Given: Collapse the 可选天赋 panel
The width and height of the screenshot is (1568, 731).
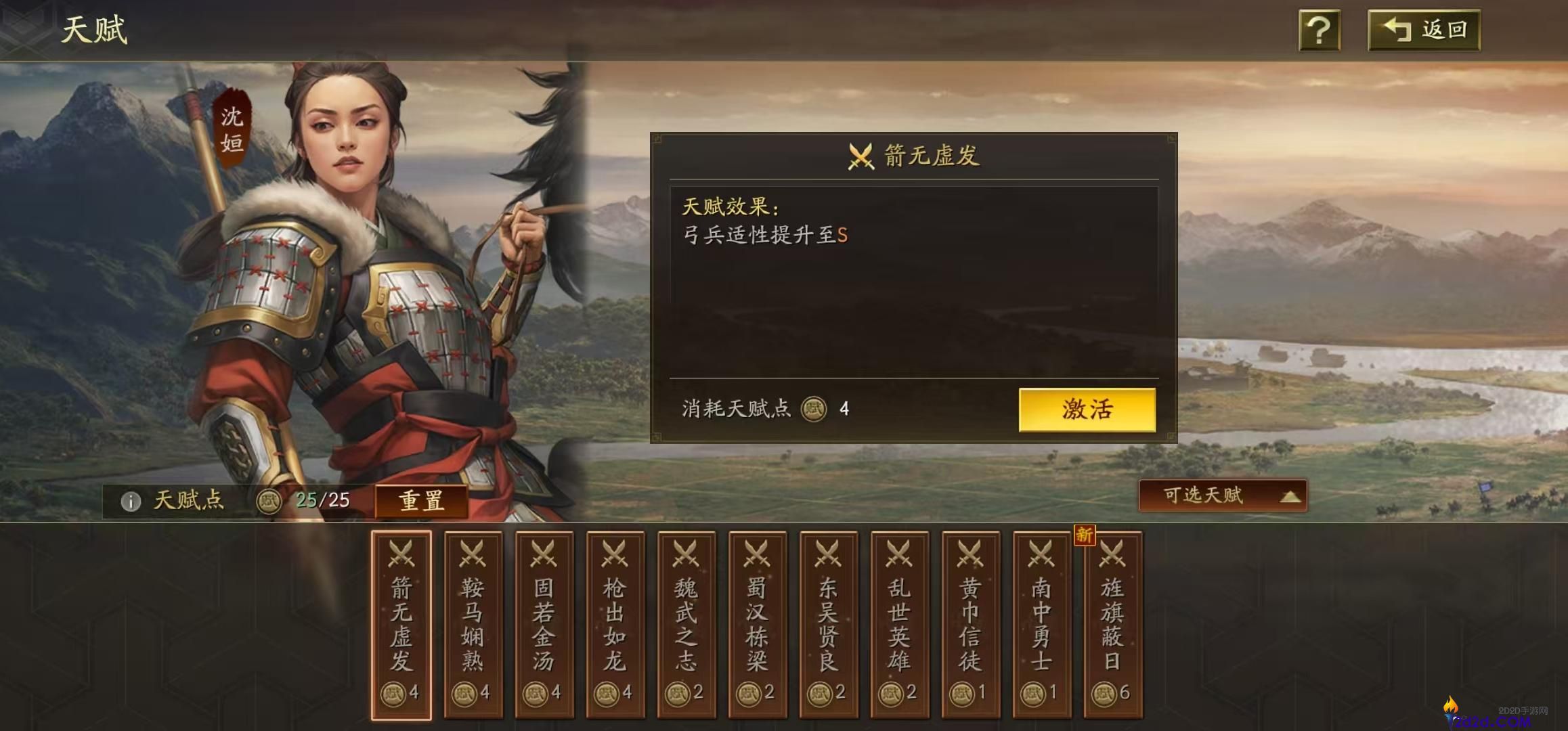Looking at the screenshot, I should [1221, 497].
